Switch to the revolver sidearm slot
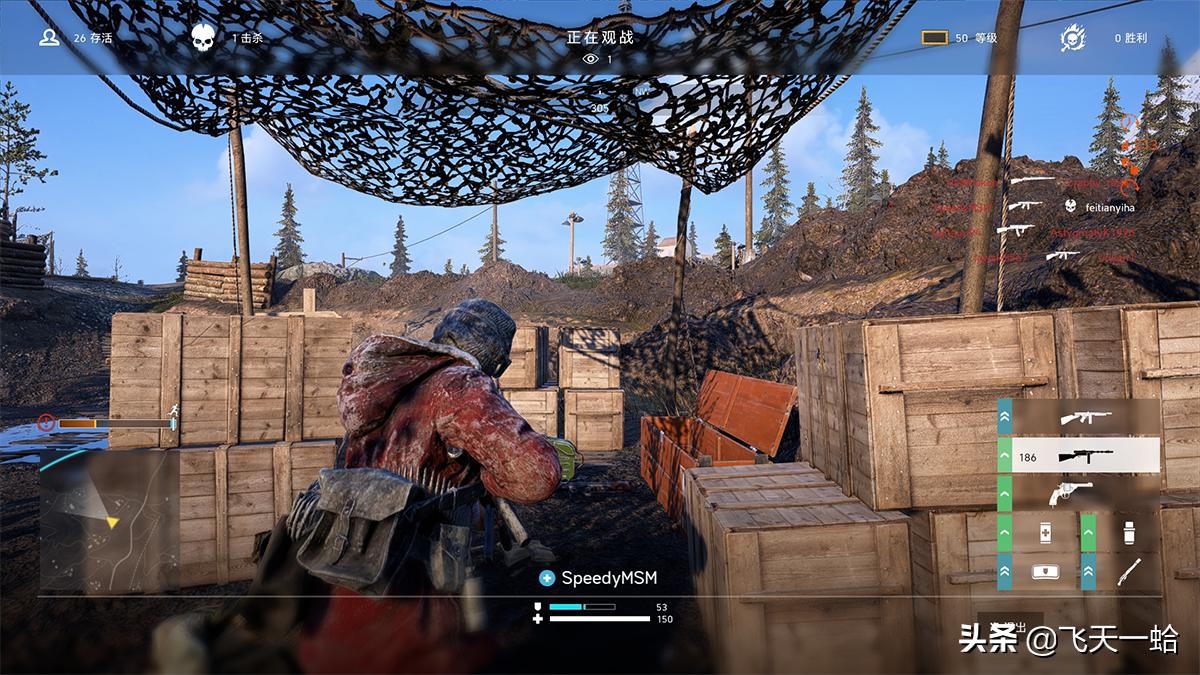 click(x=1084, y=493)
